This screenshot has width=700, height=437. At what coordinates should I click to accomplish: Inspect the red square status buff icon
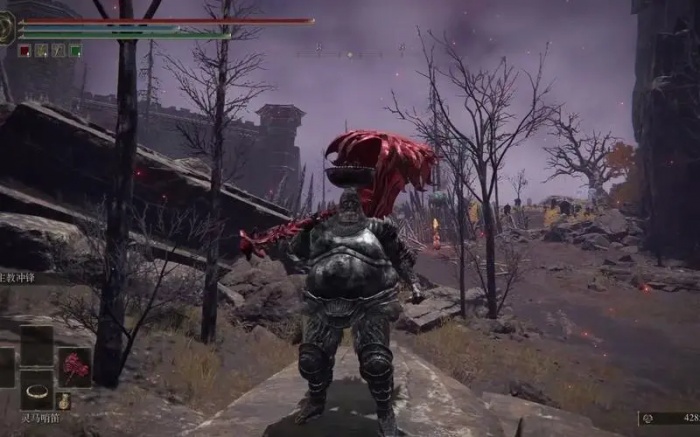click(24, 50)
